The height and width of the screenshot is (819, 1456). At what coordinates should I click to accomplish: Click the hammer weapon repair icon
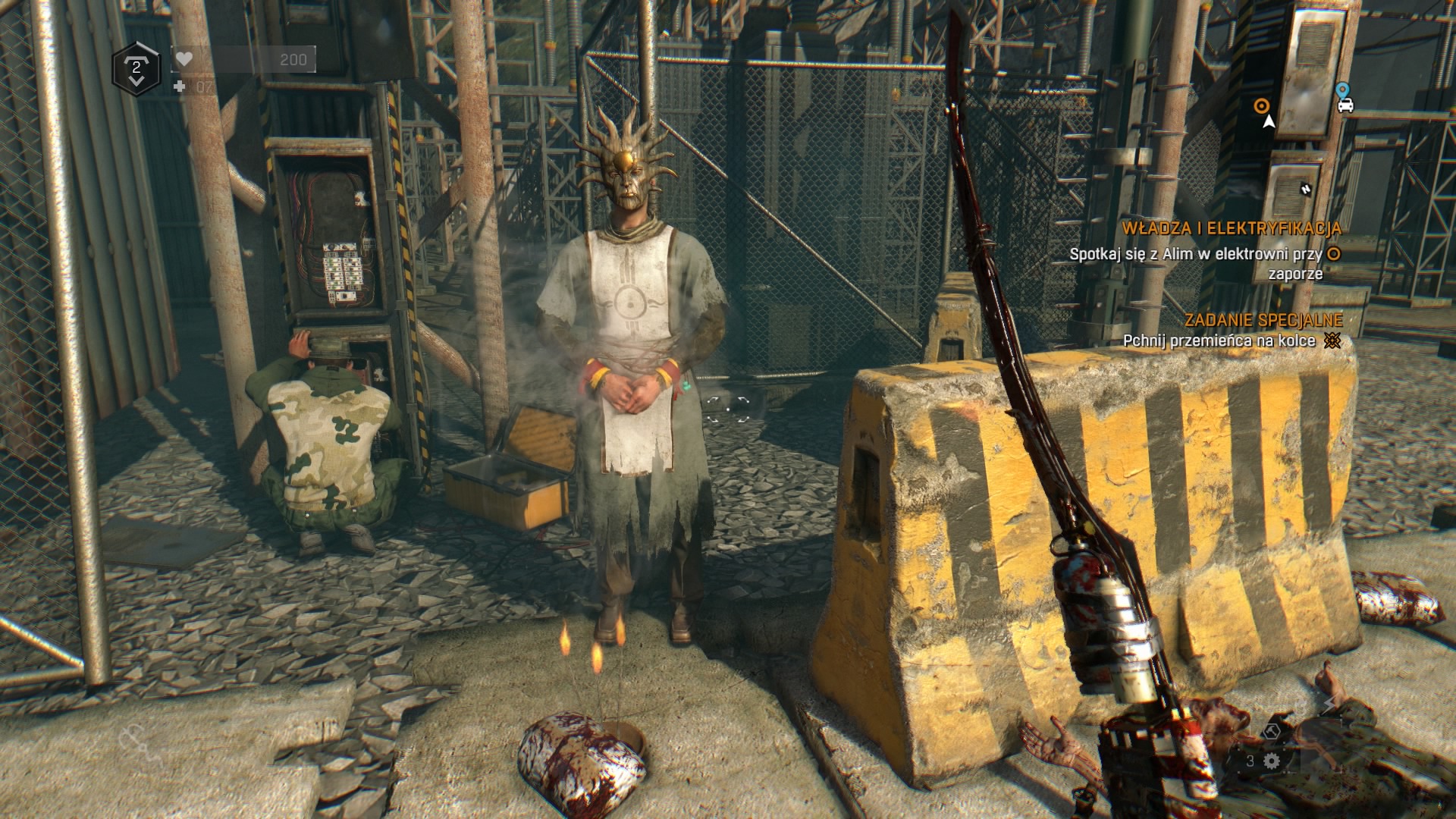click(x=1272, y=731)
